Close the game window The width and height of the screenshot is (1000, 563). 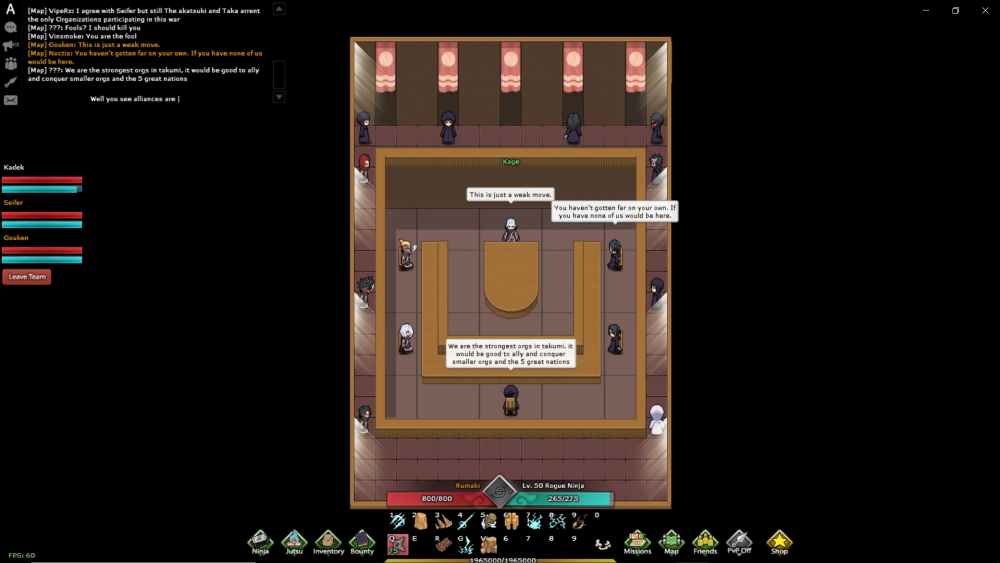click(x=984, y=10)
